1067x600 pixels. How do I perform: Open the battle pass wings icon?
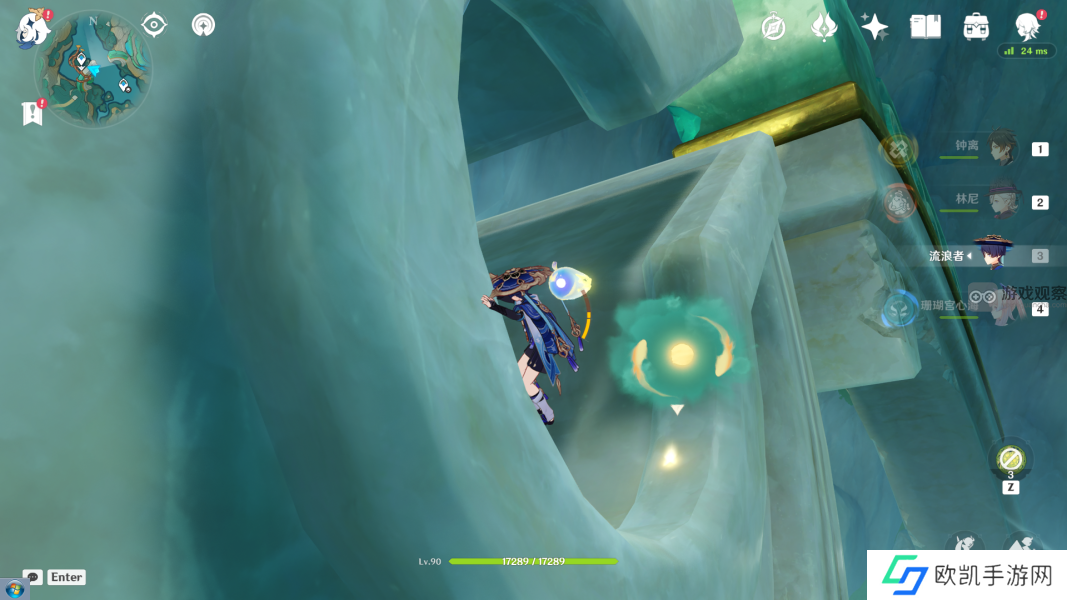(x=823, y=27)
